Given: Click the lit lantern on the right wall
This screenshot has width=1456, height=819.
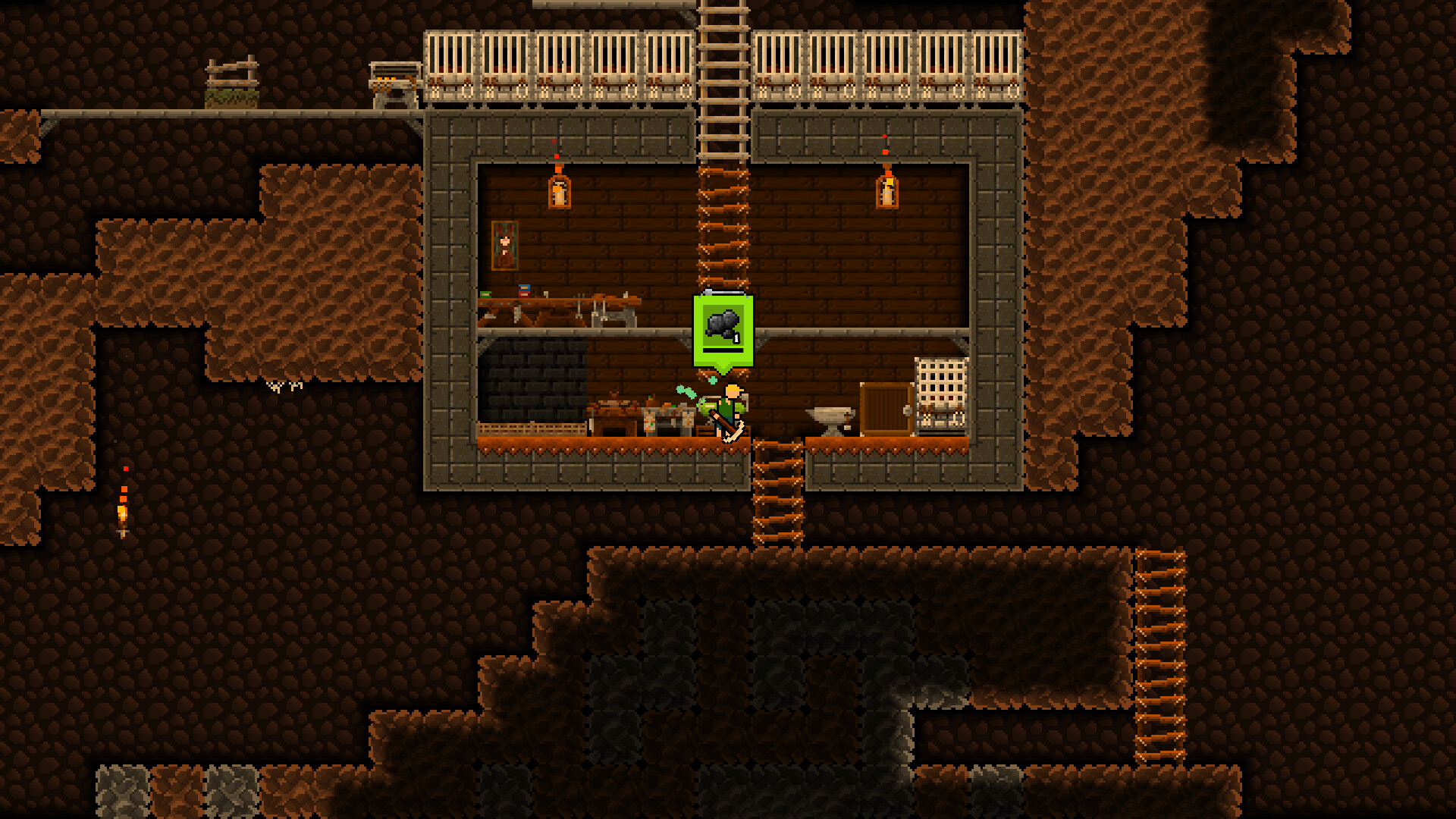Looking at the screenshot, I should coord(886,191).
